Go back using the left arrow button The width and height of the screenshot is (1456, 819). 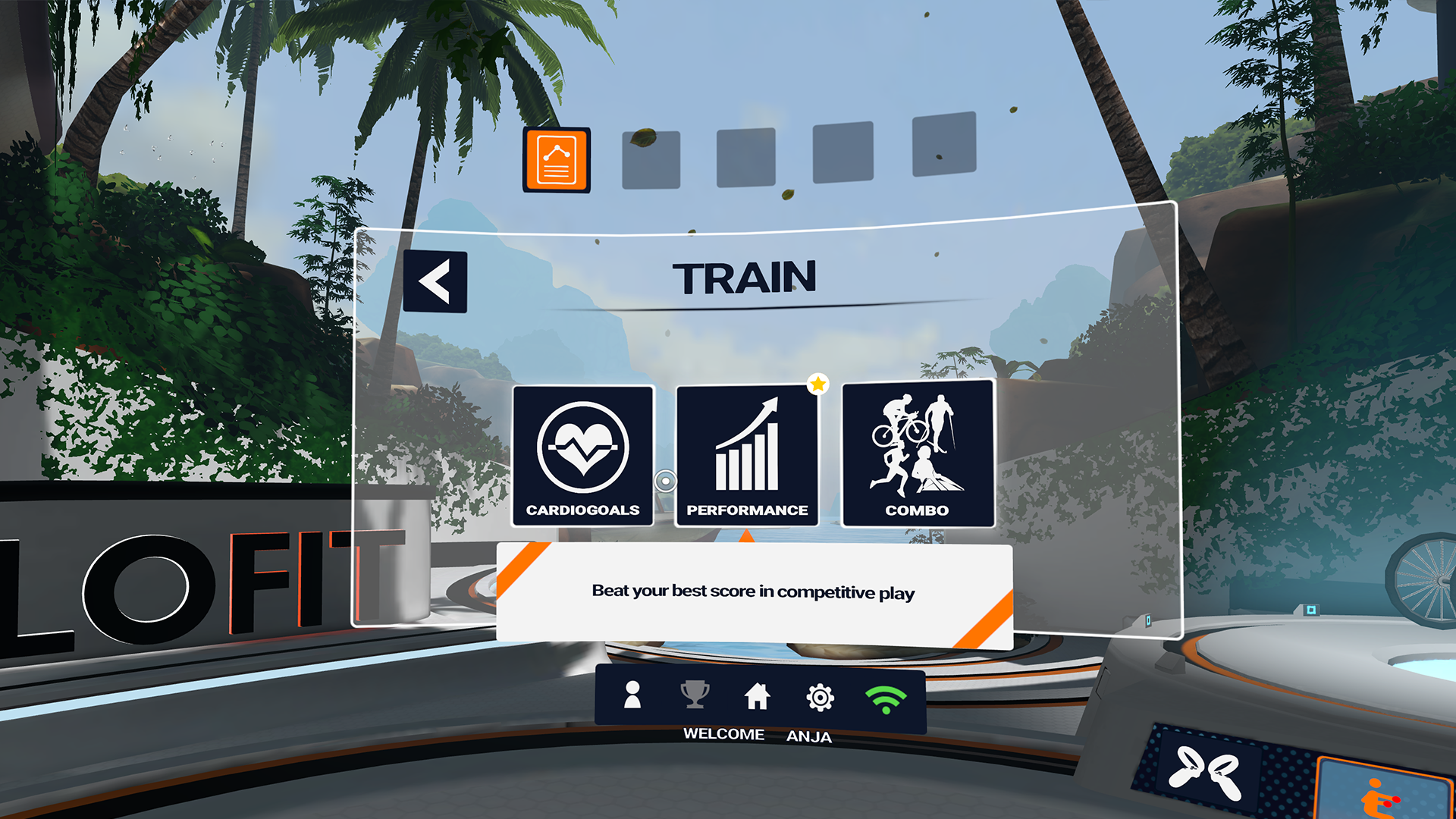436,281
